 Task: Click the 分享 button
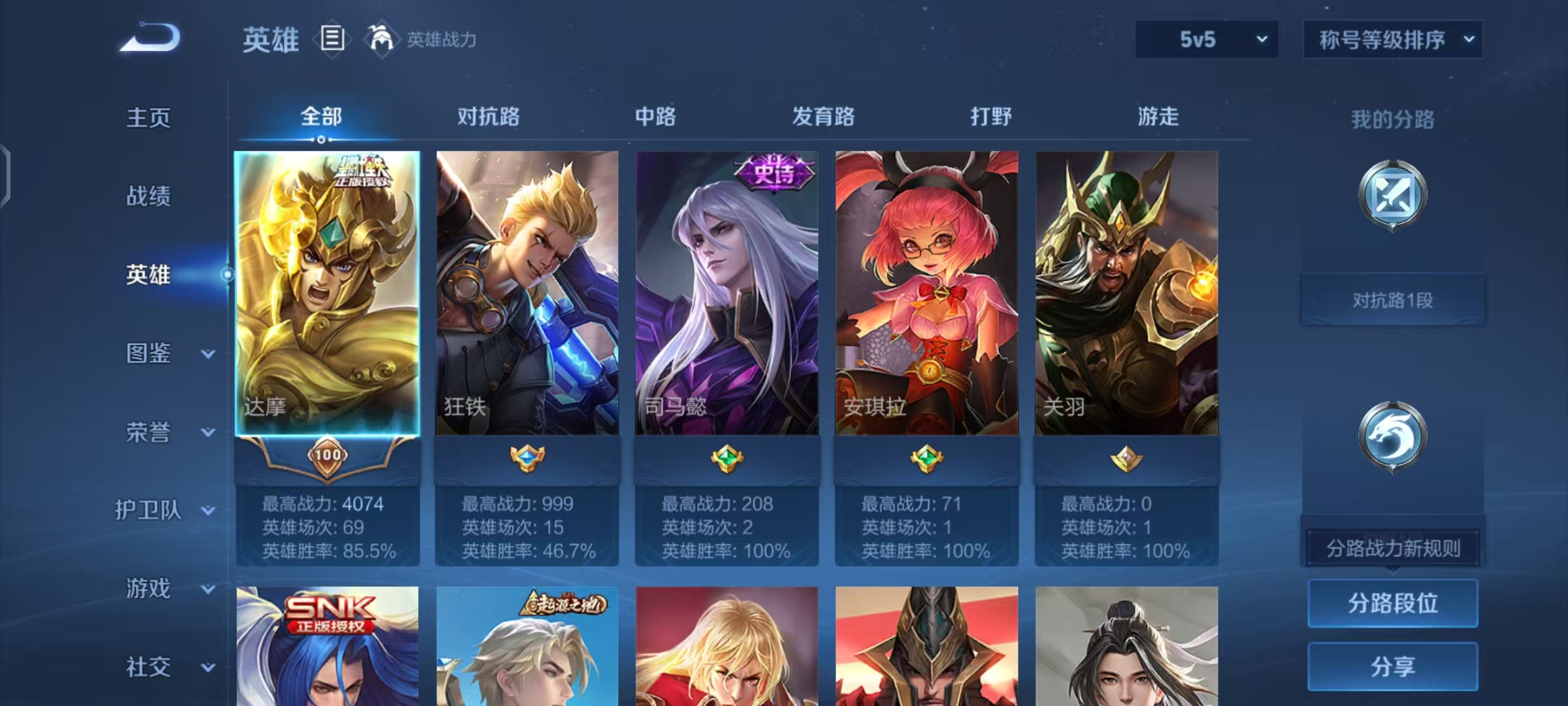point(1392,666)
